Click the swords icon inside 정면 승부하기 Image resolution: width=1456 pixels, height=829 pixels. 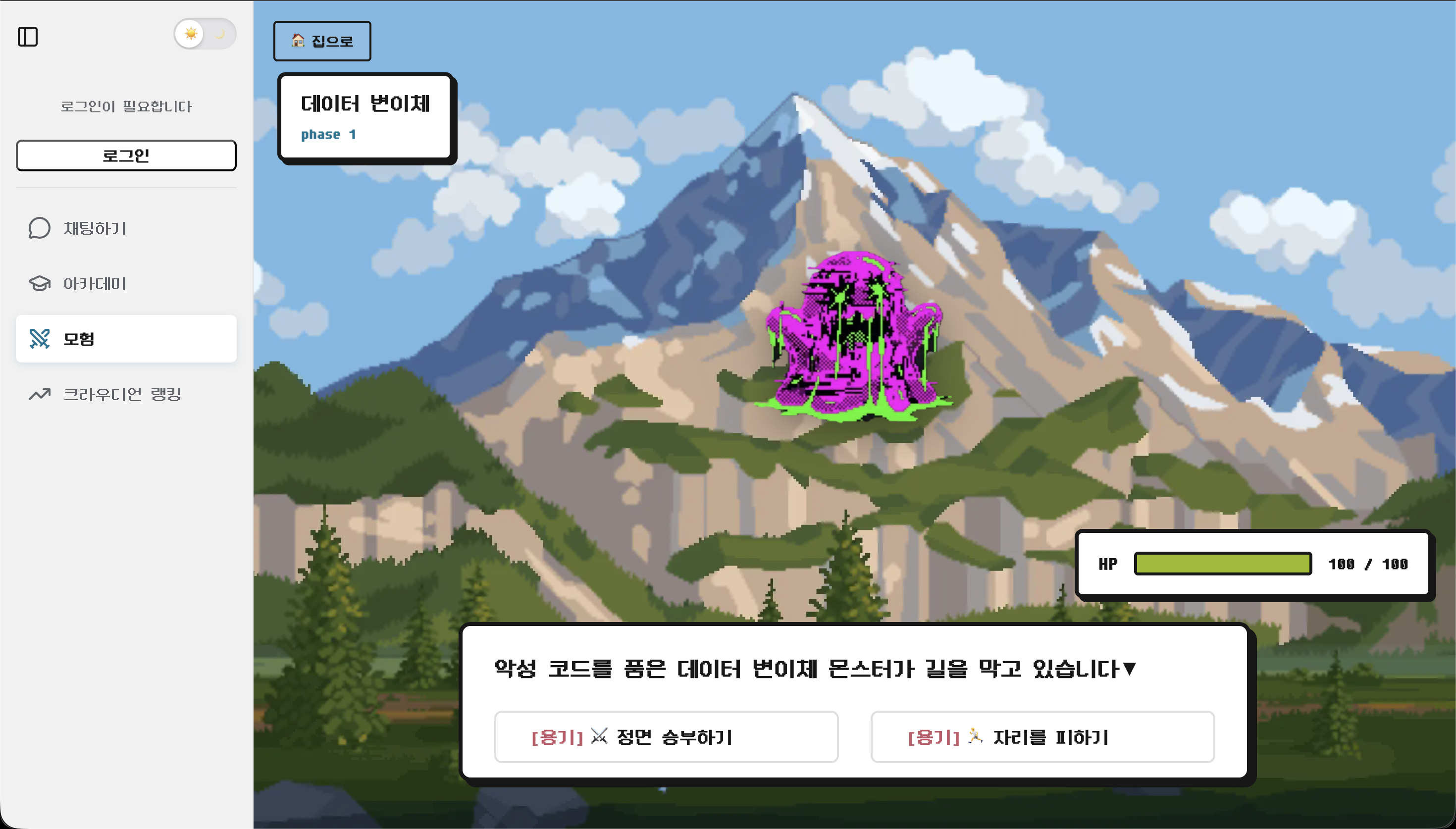click(598, 737)
